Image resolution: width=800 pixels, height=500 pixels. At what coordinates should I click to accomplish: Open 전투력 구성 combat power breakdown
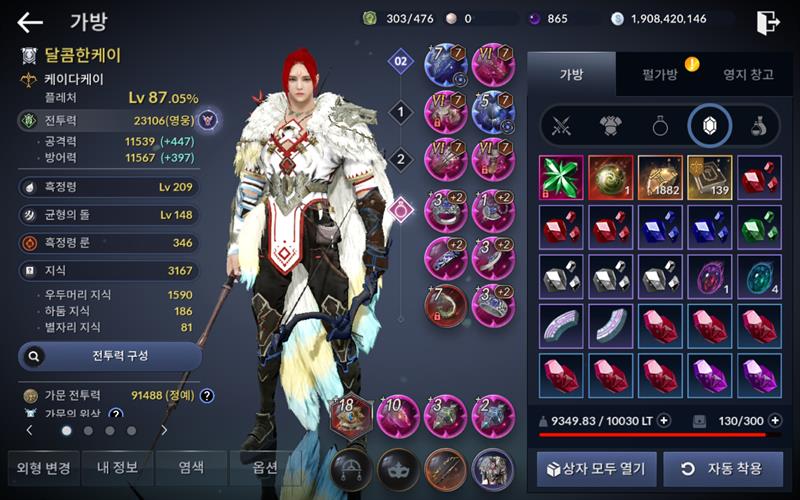110,355
